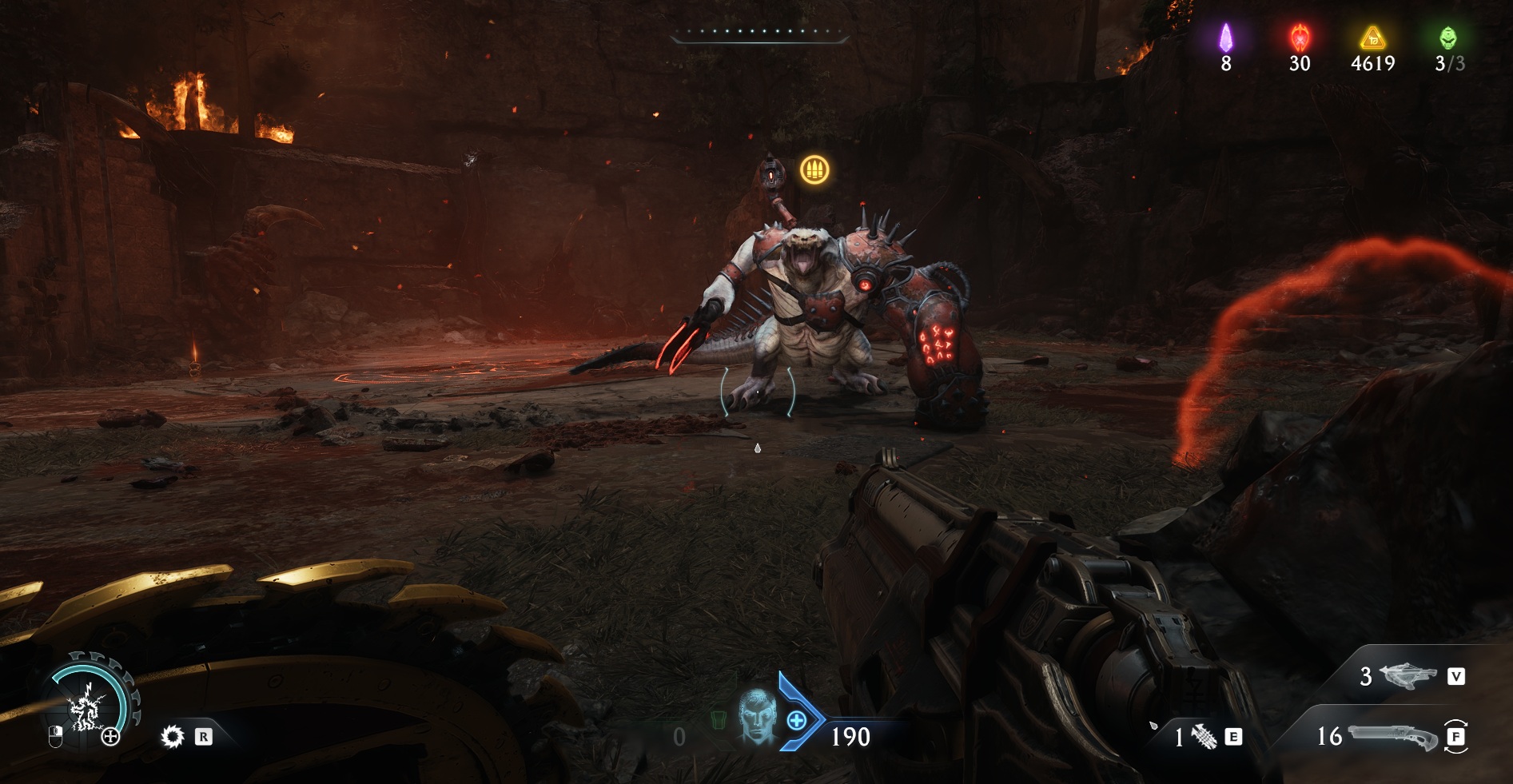Click the gold ammo marker above the demon

pyautogui.click(x=814, y=169)
